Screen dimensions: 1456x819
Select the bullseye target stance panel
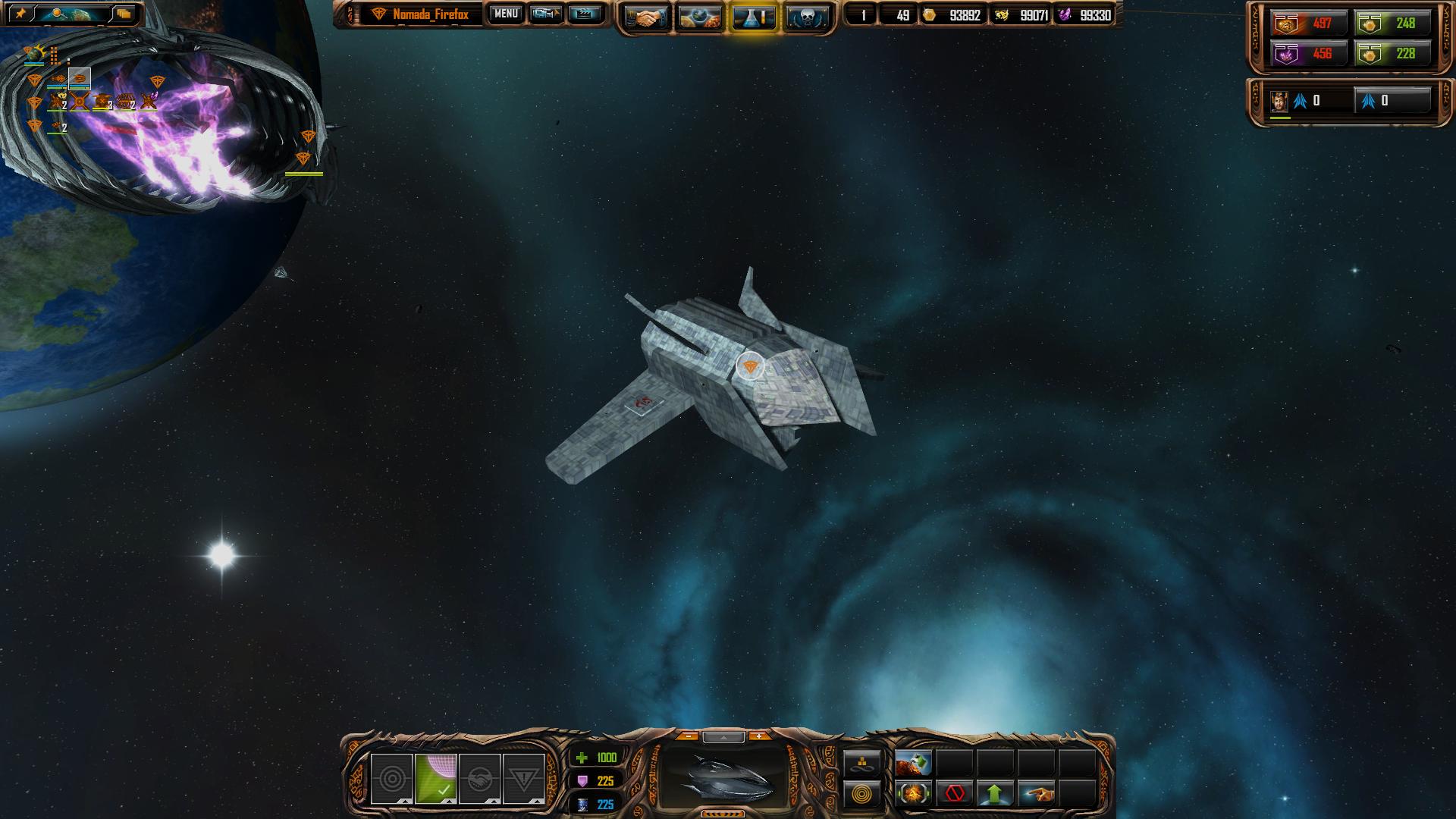392,779
